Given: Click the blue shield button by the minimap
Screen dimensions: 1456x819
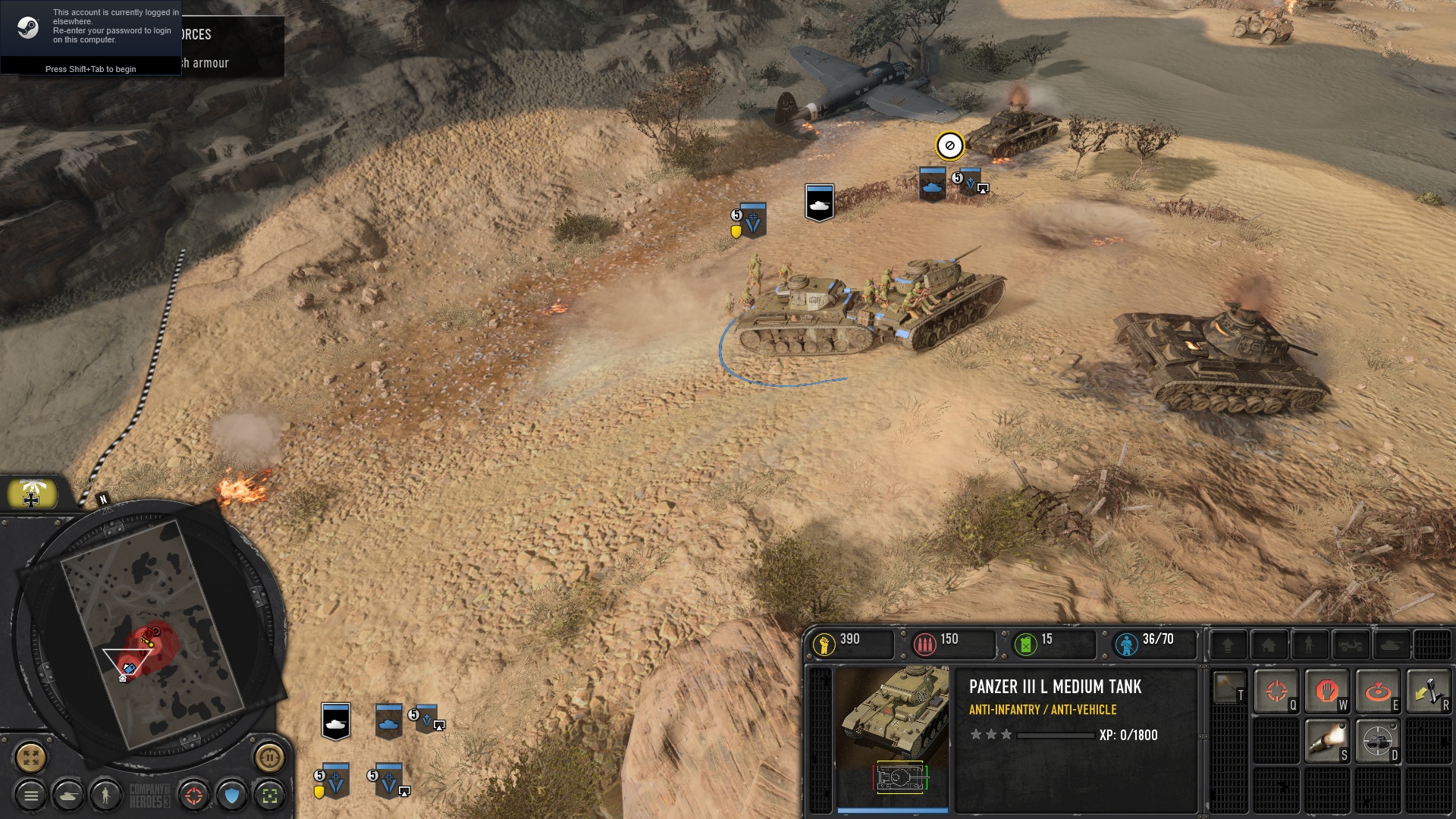Looking at the screenshot, I should 232,795.
